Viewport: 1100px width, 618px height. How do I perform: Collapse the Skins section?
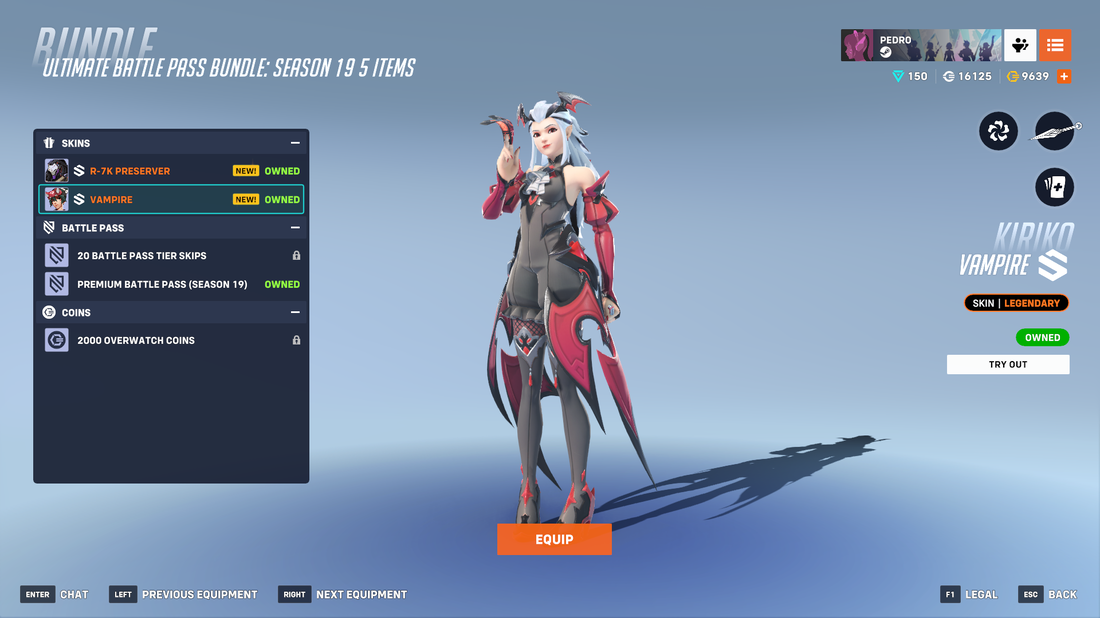point(295,143)
